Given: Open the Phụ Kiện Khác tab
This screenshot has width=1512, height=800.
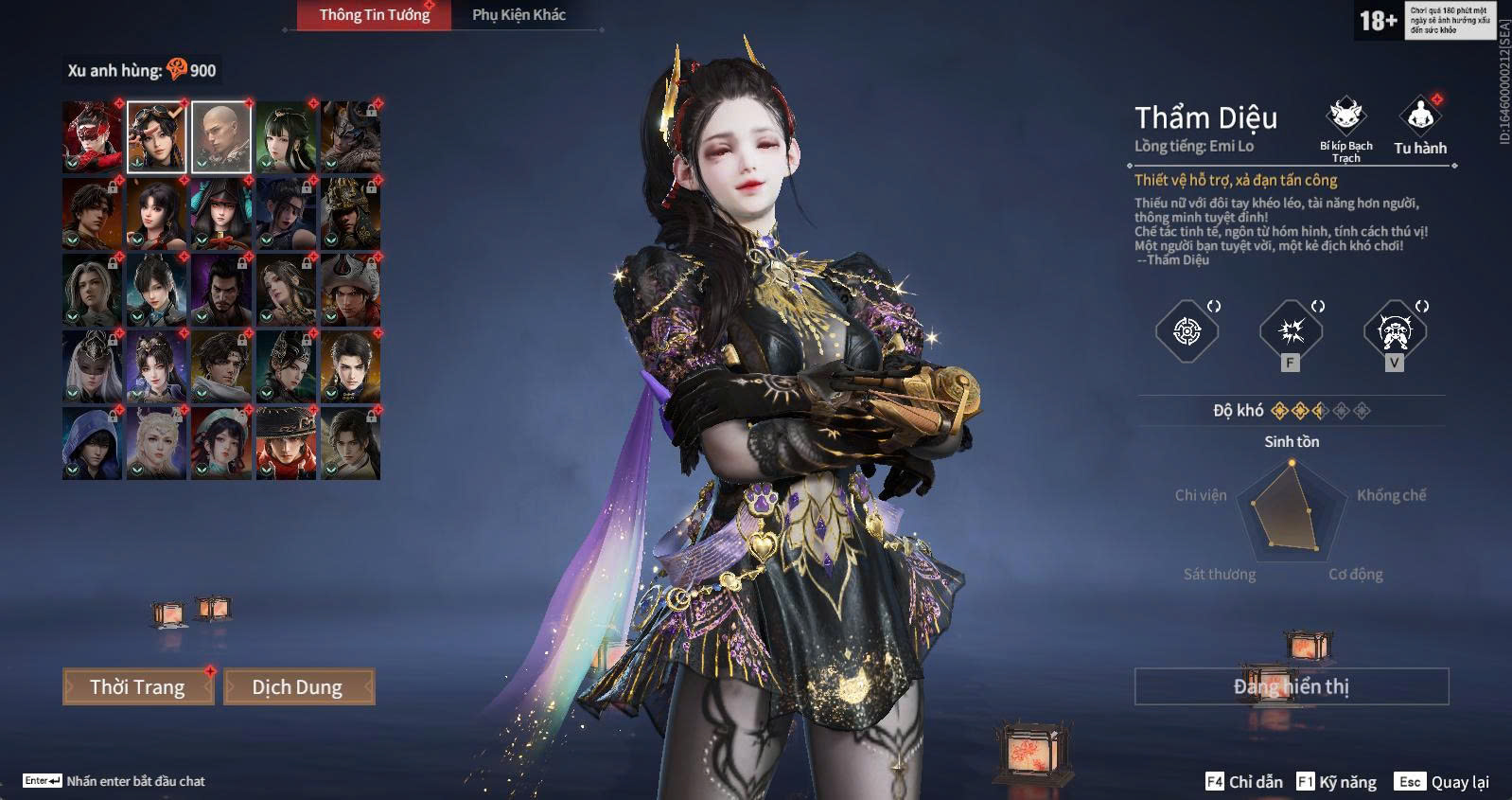Looking at the screenshot, I should (519, 15).
